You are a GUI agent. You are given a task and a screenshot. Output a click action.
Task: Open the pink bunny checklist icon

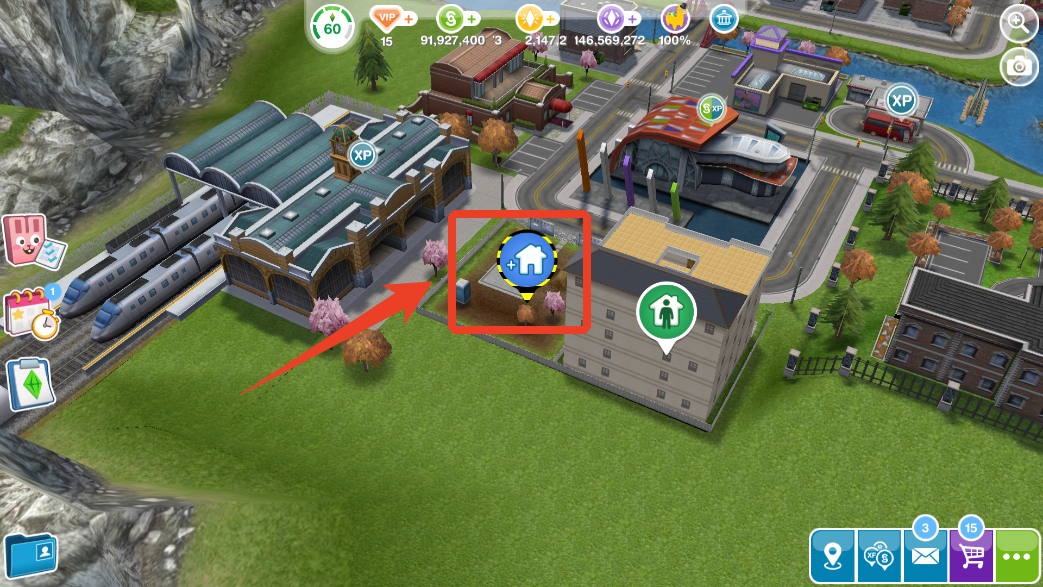[x=24, y=239]
